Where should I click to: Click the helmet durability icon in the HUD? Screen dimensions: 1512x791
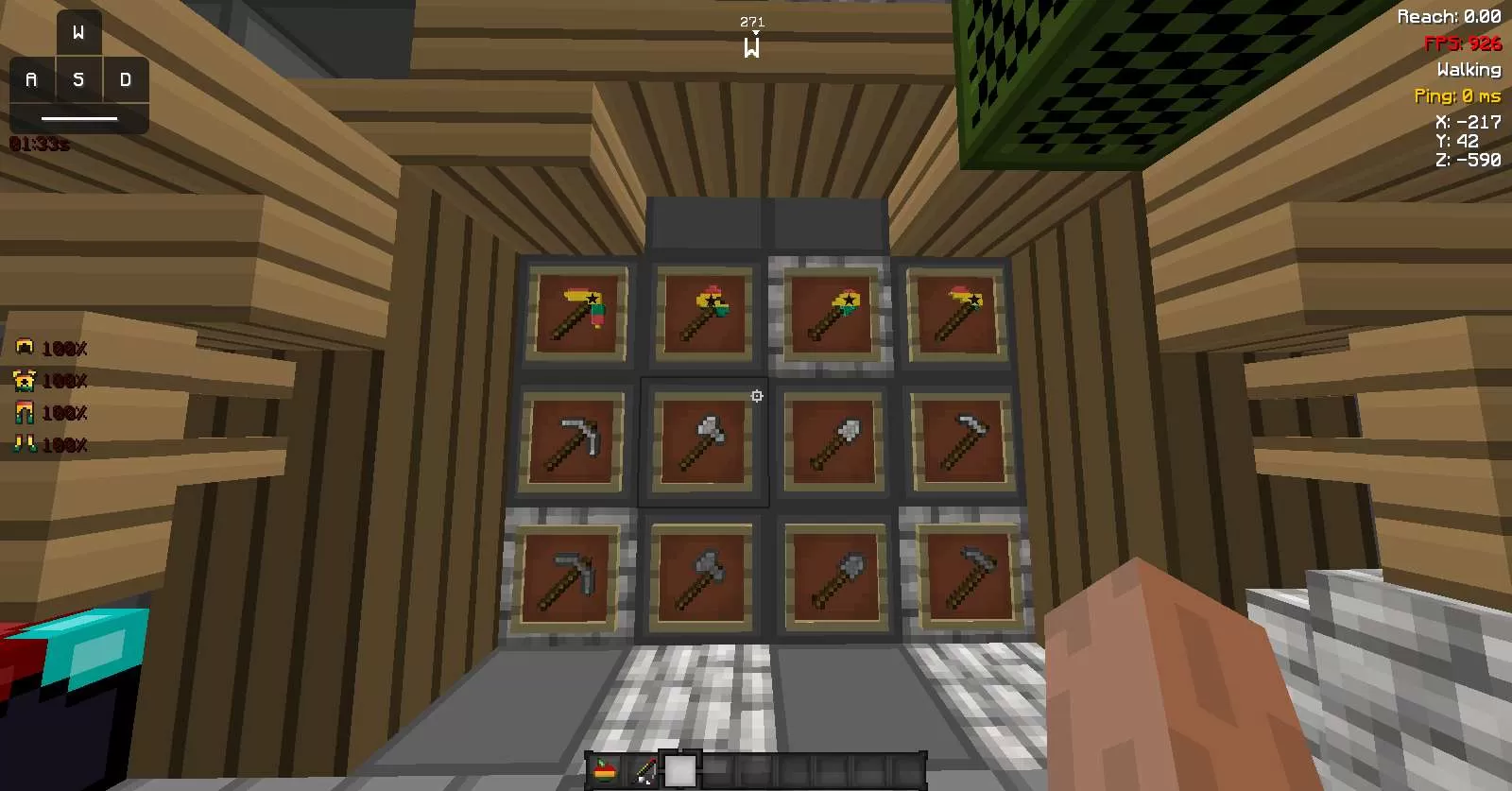(x=26, y=348)
